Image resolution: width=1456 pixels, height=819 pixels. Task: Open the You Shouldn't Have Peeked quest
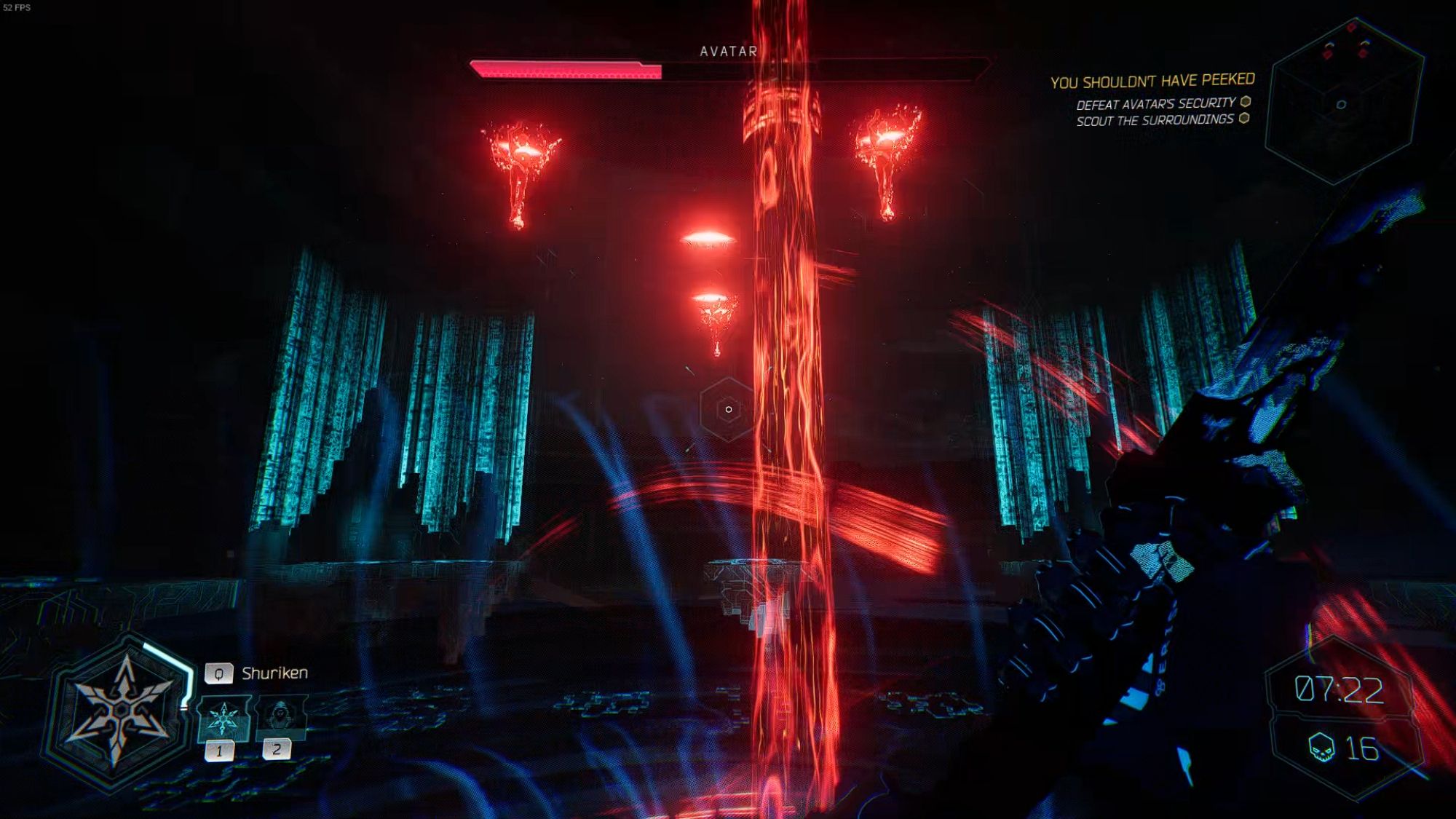coord(1152,81)
